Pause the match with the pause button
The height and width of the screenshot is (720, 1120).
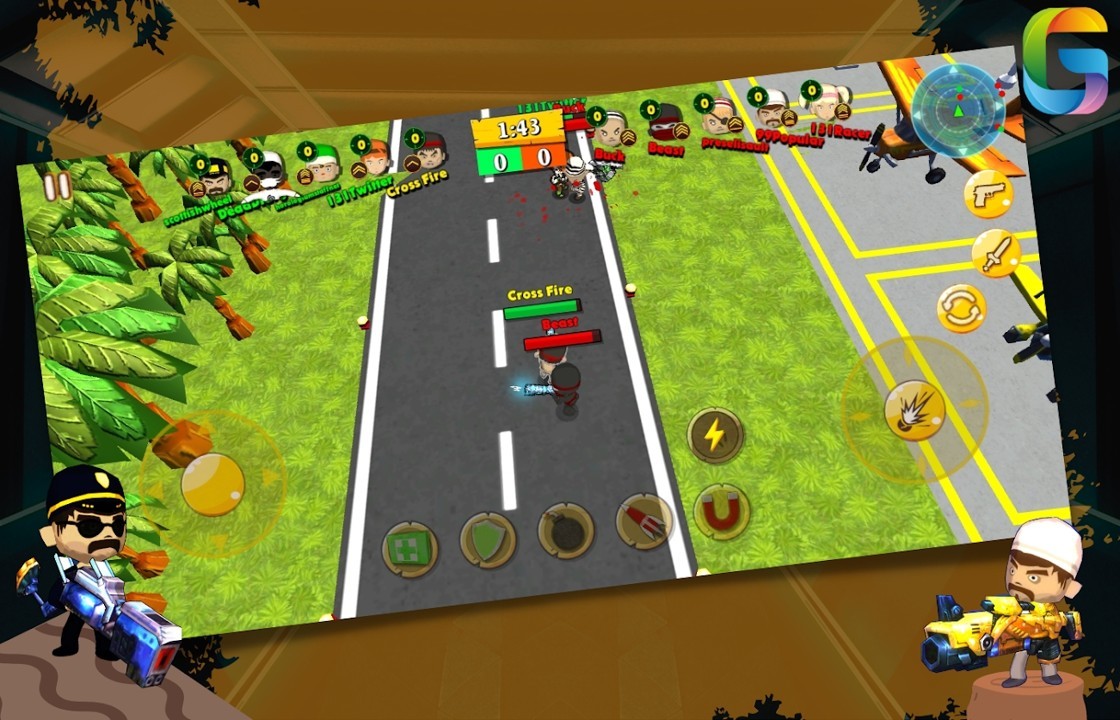(x=57, y=187)
